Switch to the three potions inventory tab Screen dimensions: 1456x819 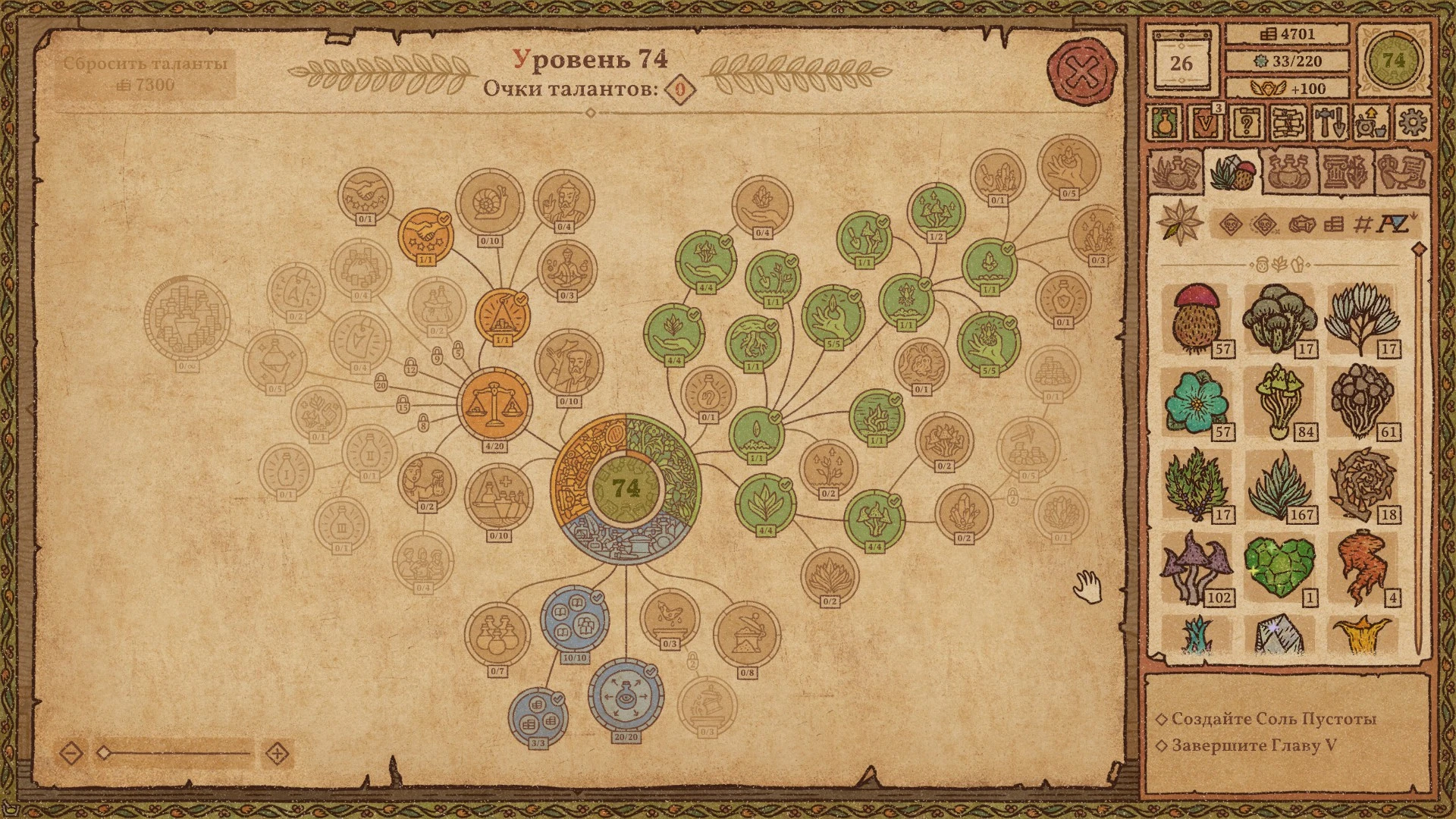pos(1288,171)
